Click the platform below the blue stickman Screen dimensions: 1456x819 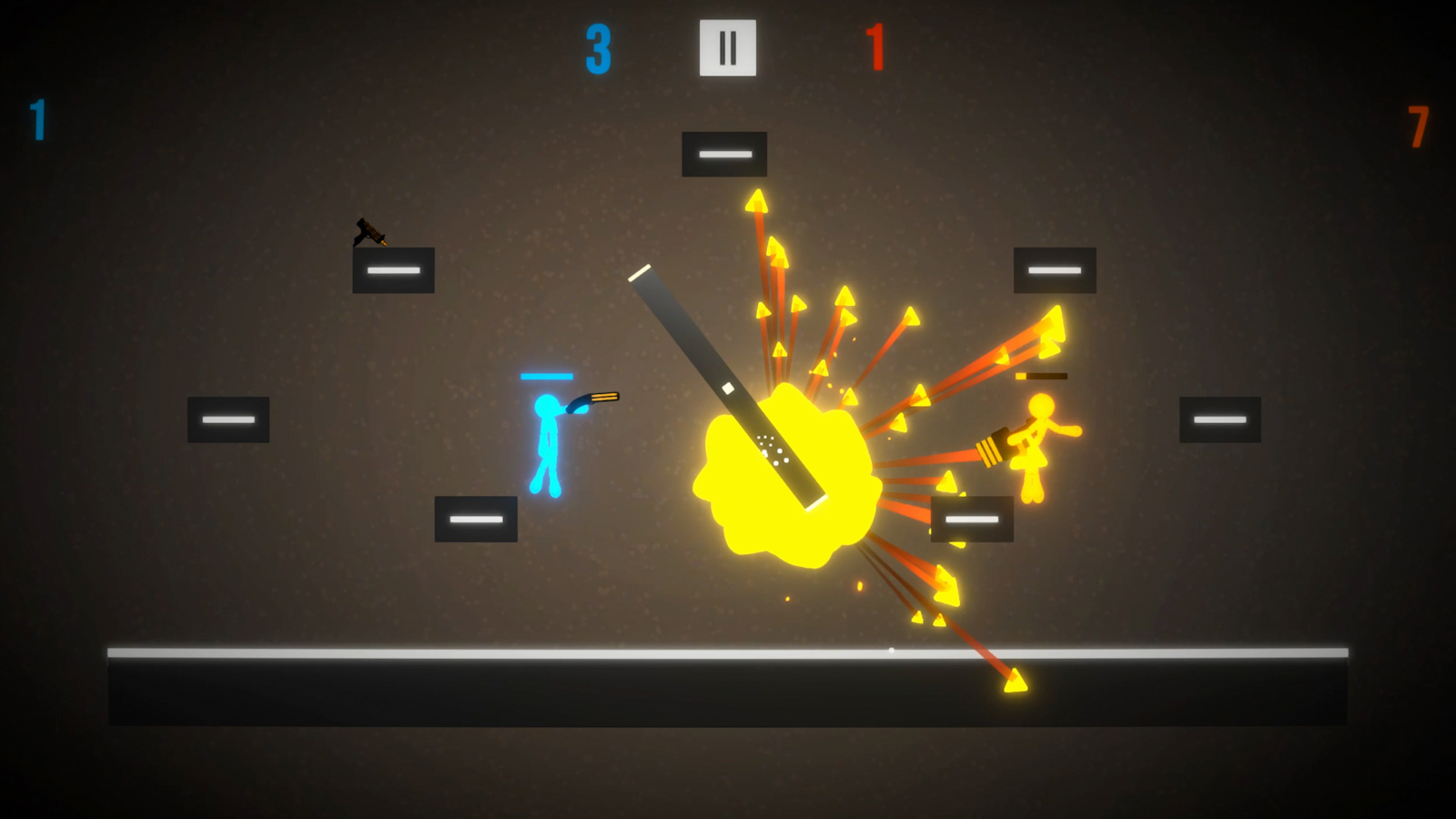tap(476, 520)
